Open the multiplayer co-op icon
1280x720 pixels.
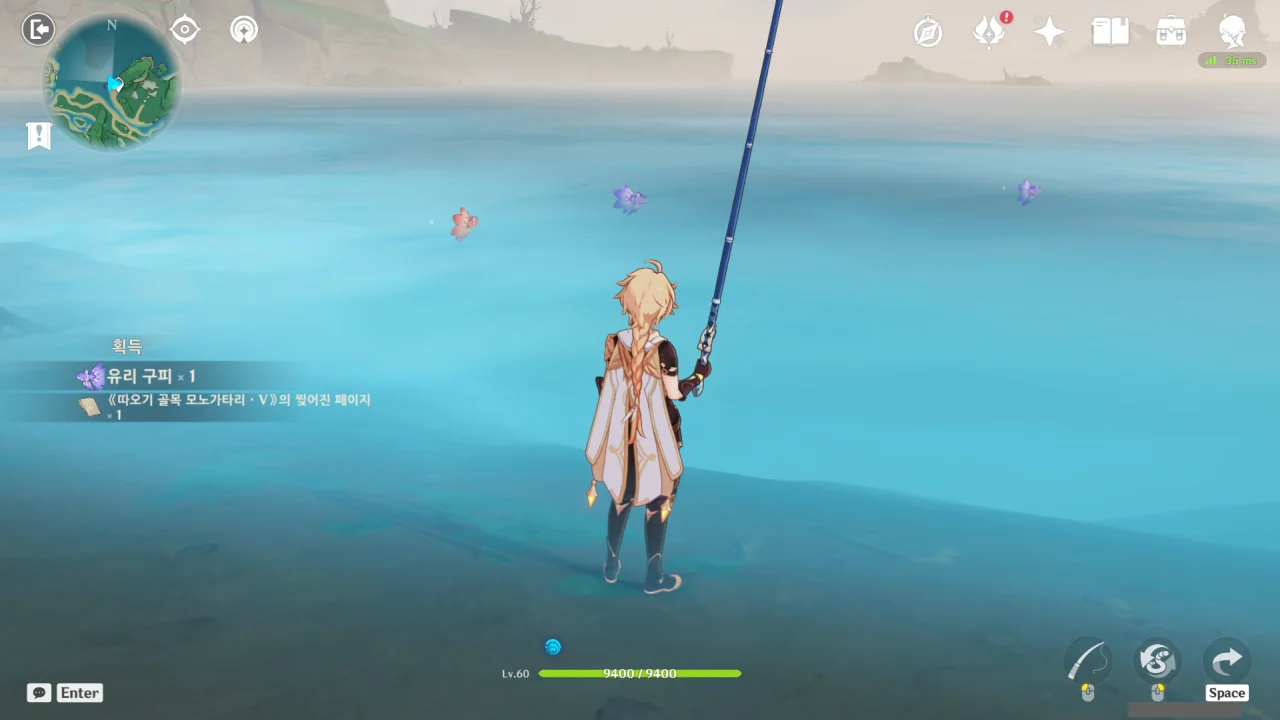pos(244,30)
